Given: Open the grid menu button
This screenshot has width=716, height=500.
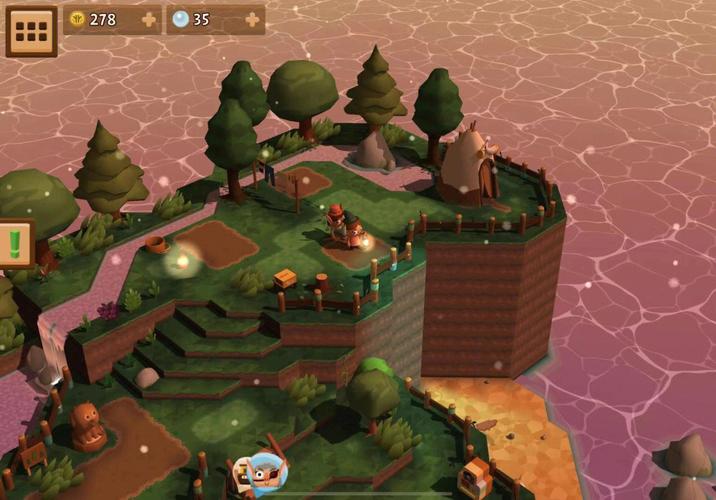Looking at the screenshot, I should [31, 31].
